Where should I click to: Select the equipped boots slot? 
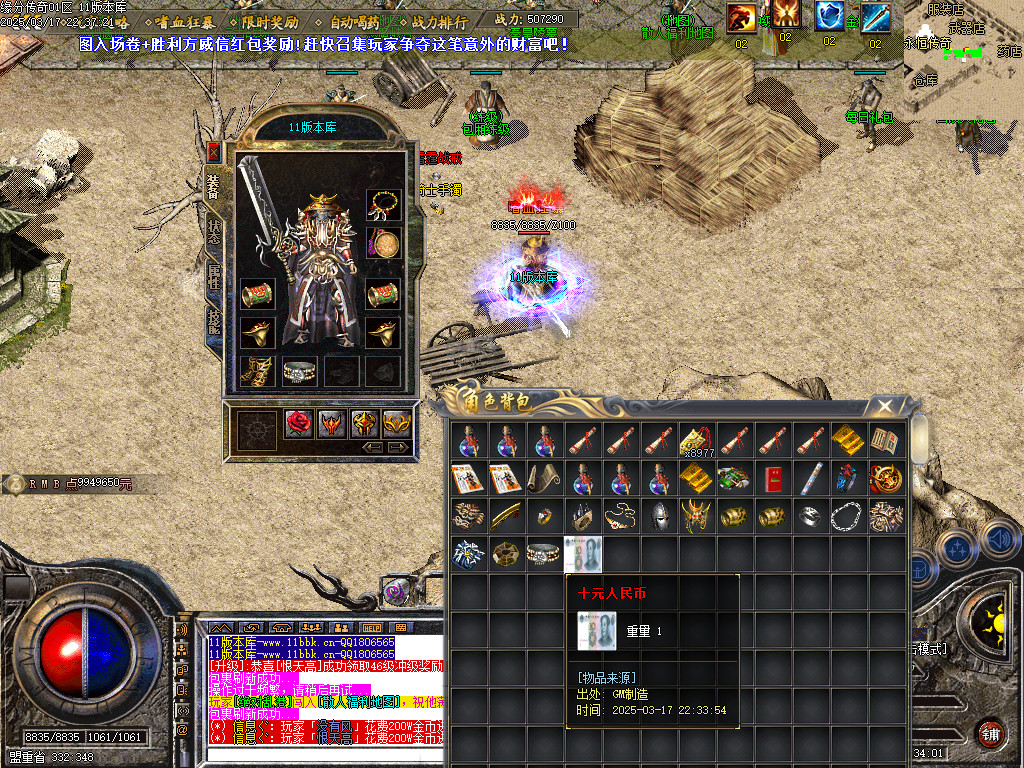point(257,372)
